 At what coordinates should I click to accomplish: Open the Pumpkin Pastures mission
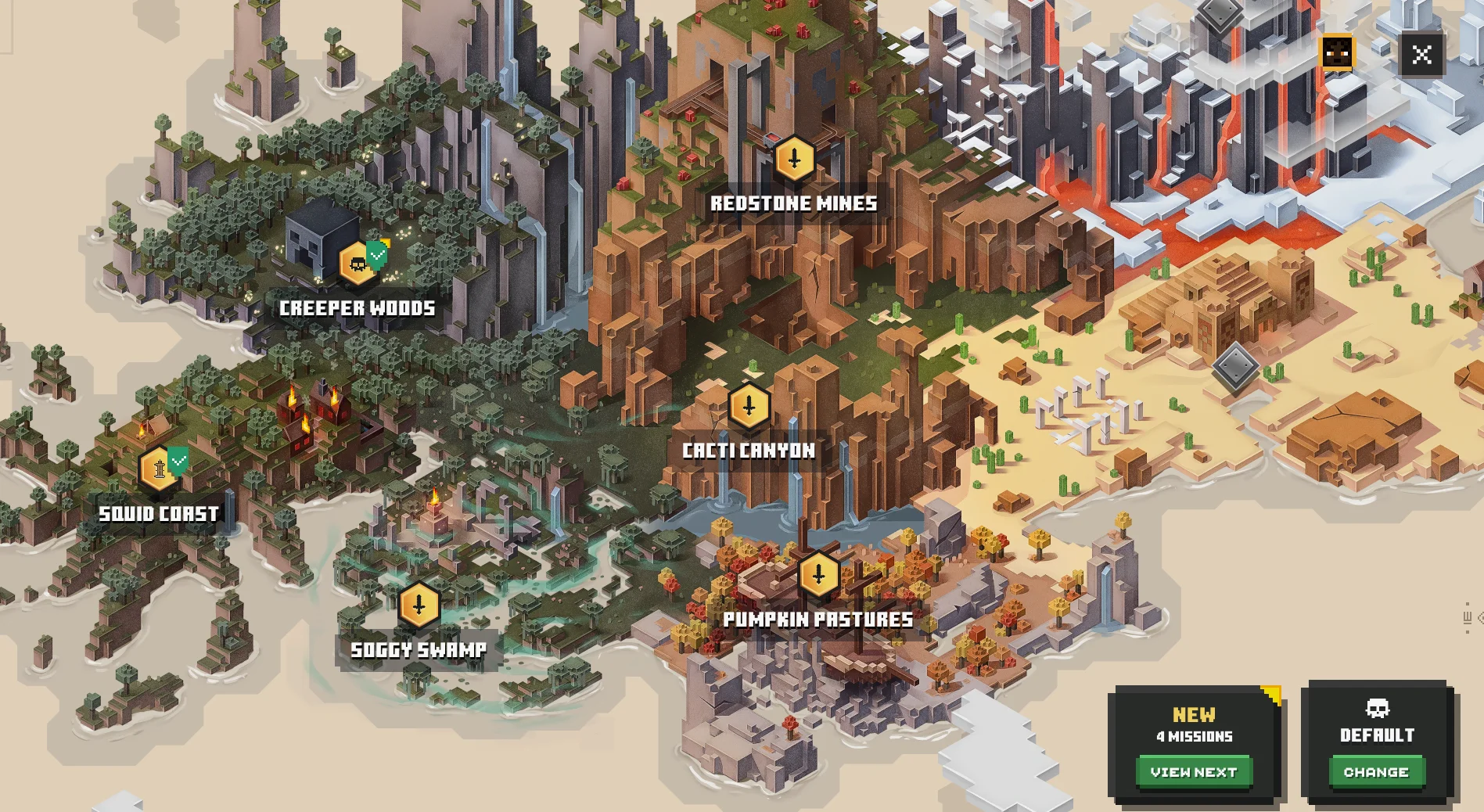(x=818, y=575)
